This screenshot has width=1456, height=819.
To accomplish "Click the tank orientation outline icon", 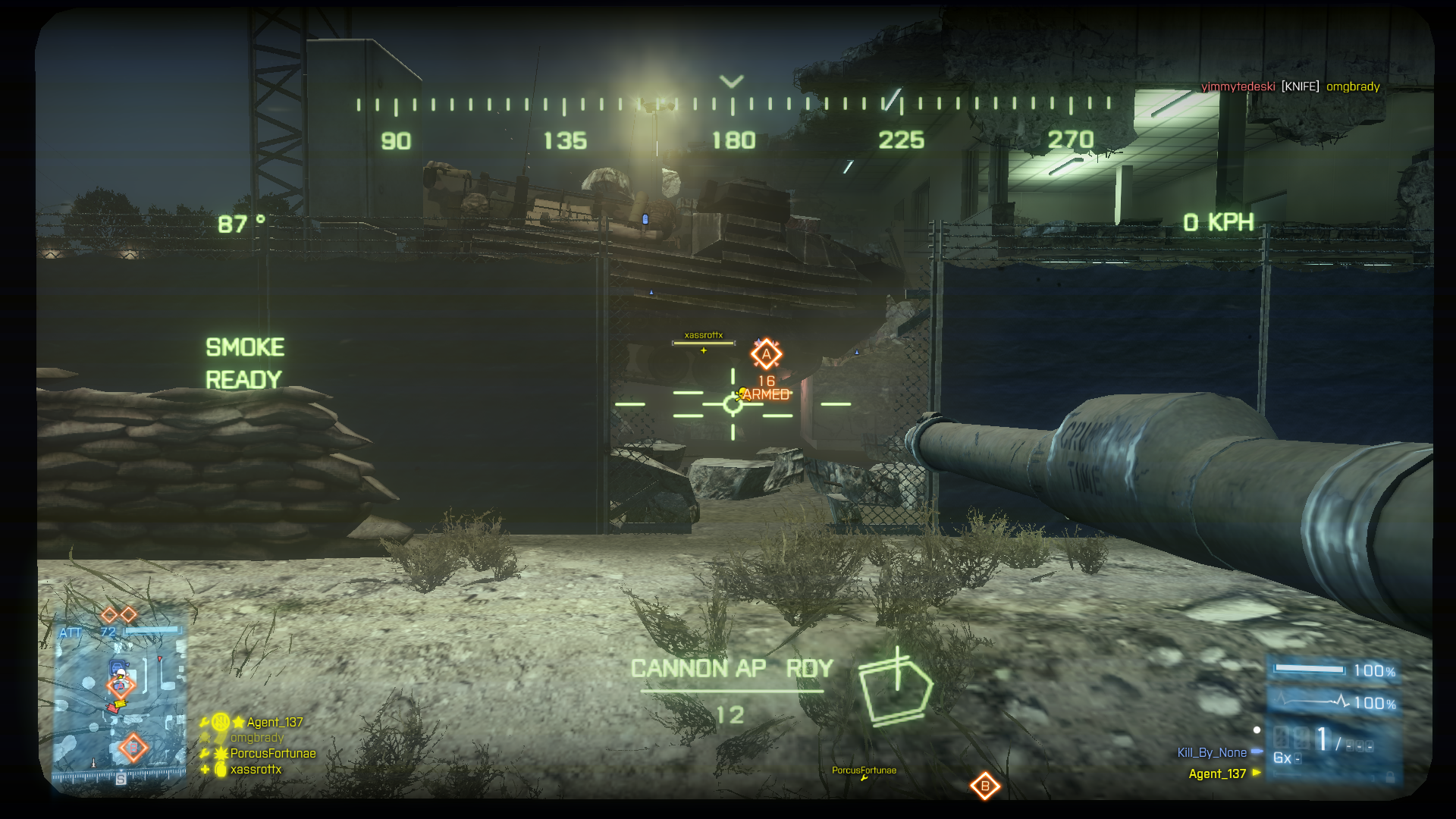I will 895,688.
